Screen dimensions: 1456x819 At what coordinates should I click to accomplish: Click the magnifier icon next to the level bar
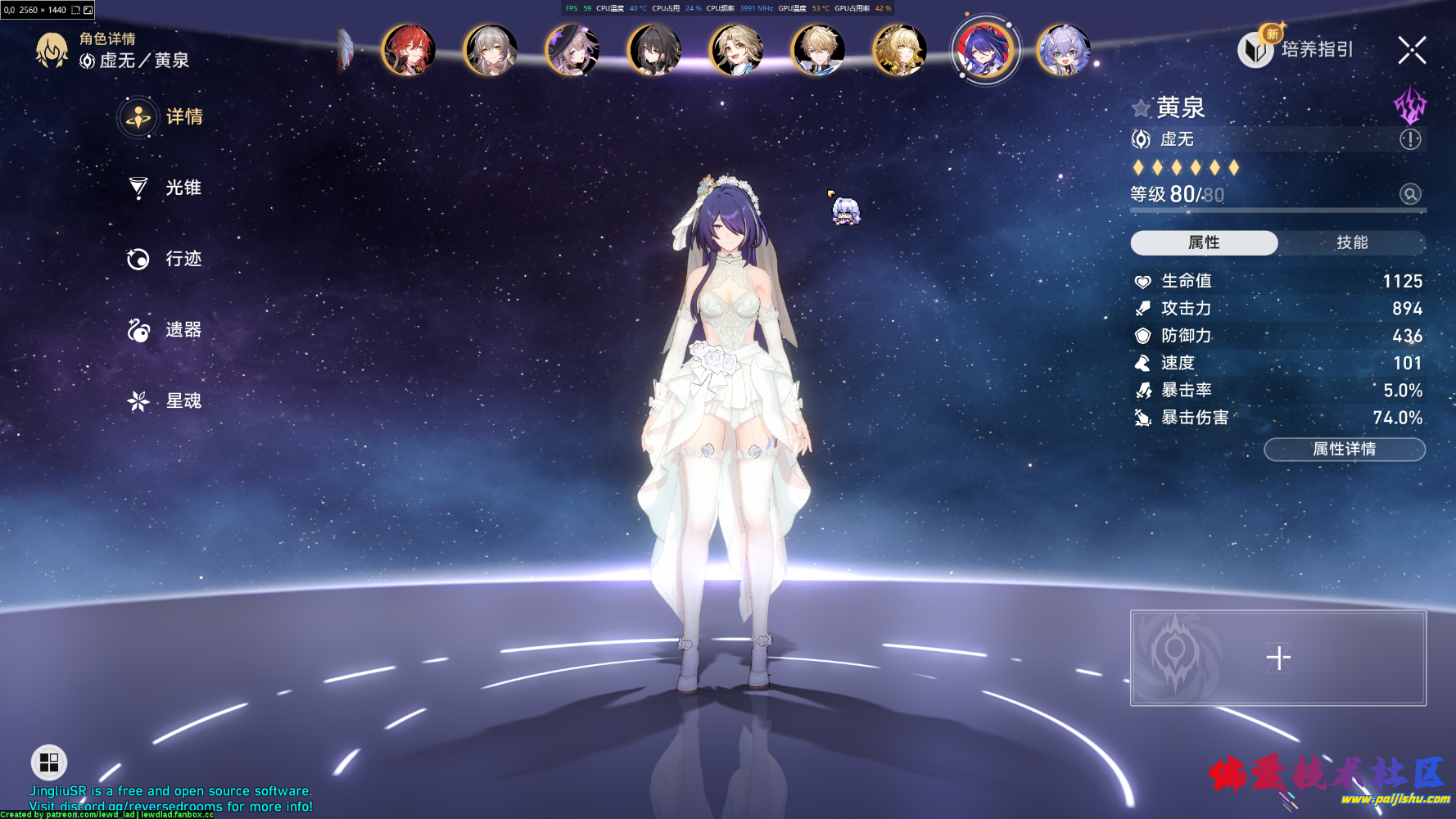pyautogui.click(x=1409, y=194)
